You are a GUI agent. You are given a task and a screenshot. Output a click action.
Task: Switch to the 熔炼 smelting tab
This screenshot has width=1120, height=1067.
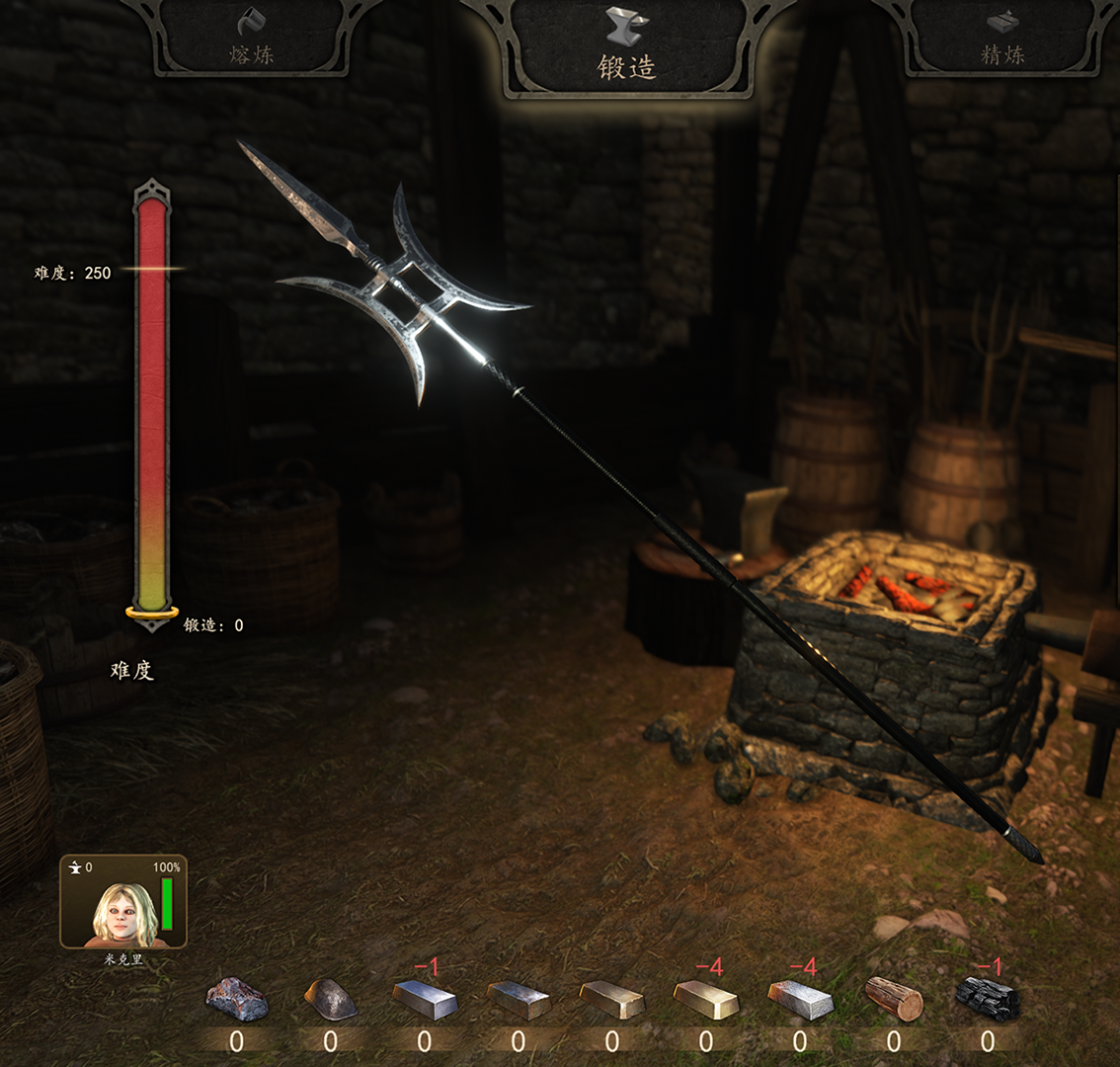click(x=252, y=40)
